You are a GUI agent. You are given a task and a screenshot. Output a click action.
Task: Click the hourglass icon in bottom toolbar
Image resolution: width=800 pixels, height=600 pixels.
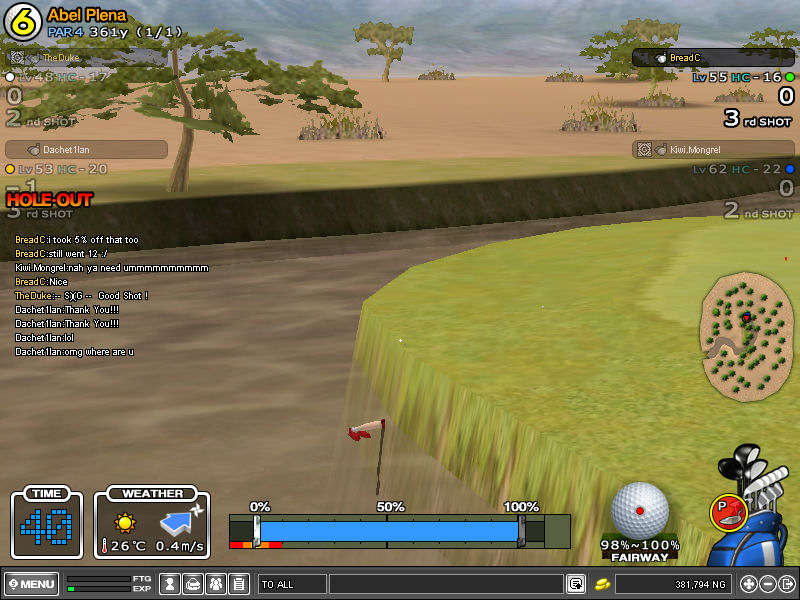point(170,584)
